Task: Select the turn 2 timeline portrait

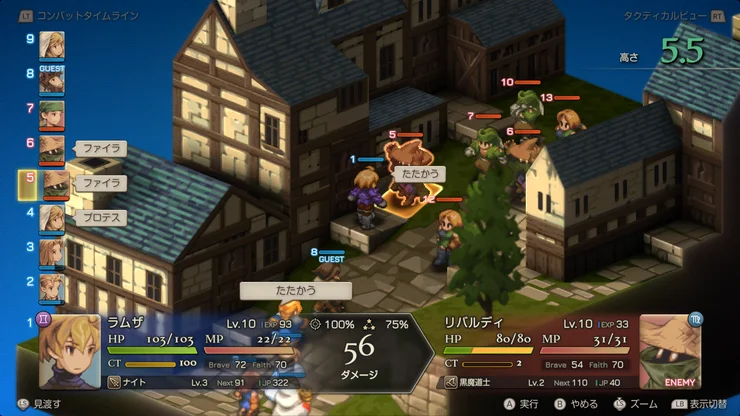Action: (52, 286)
